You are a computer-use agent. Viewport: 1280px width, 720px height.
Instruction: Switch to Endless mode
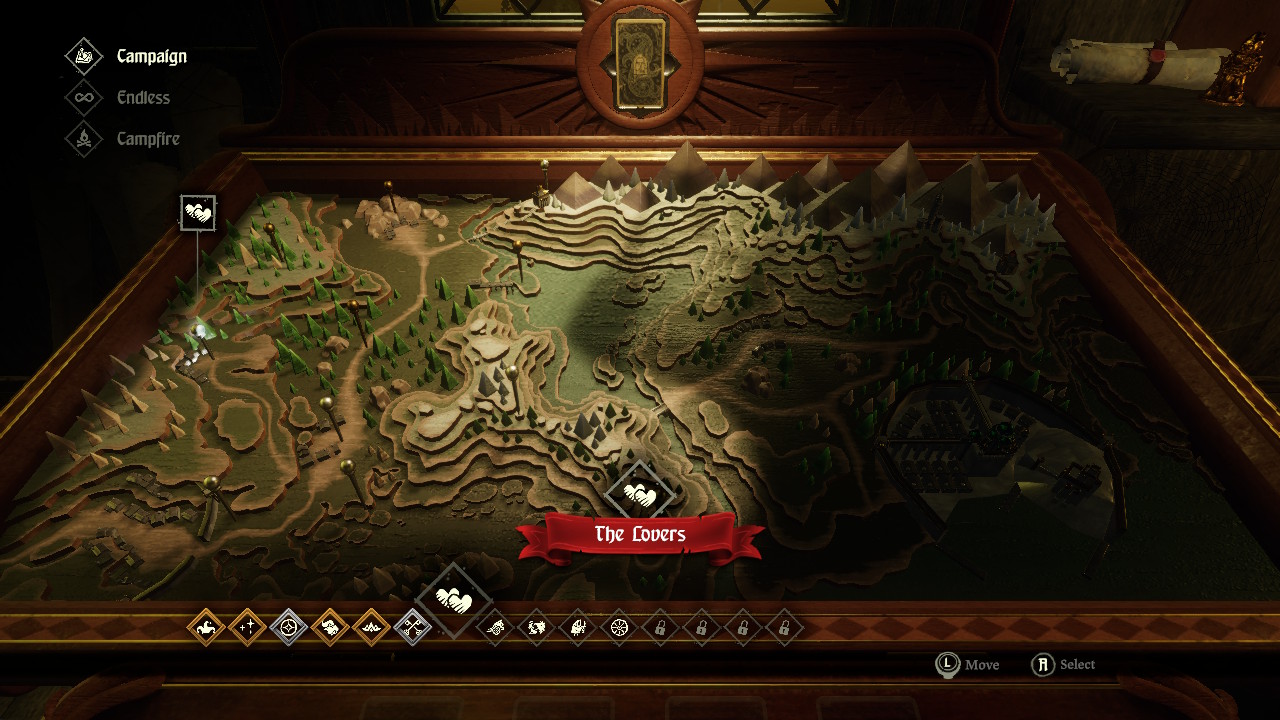click(x=142, y=98)
